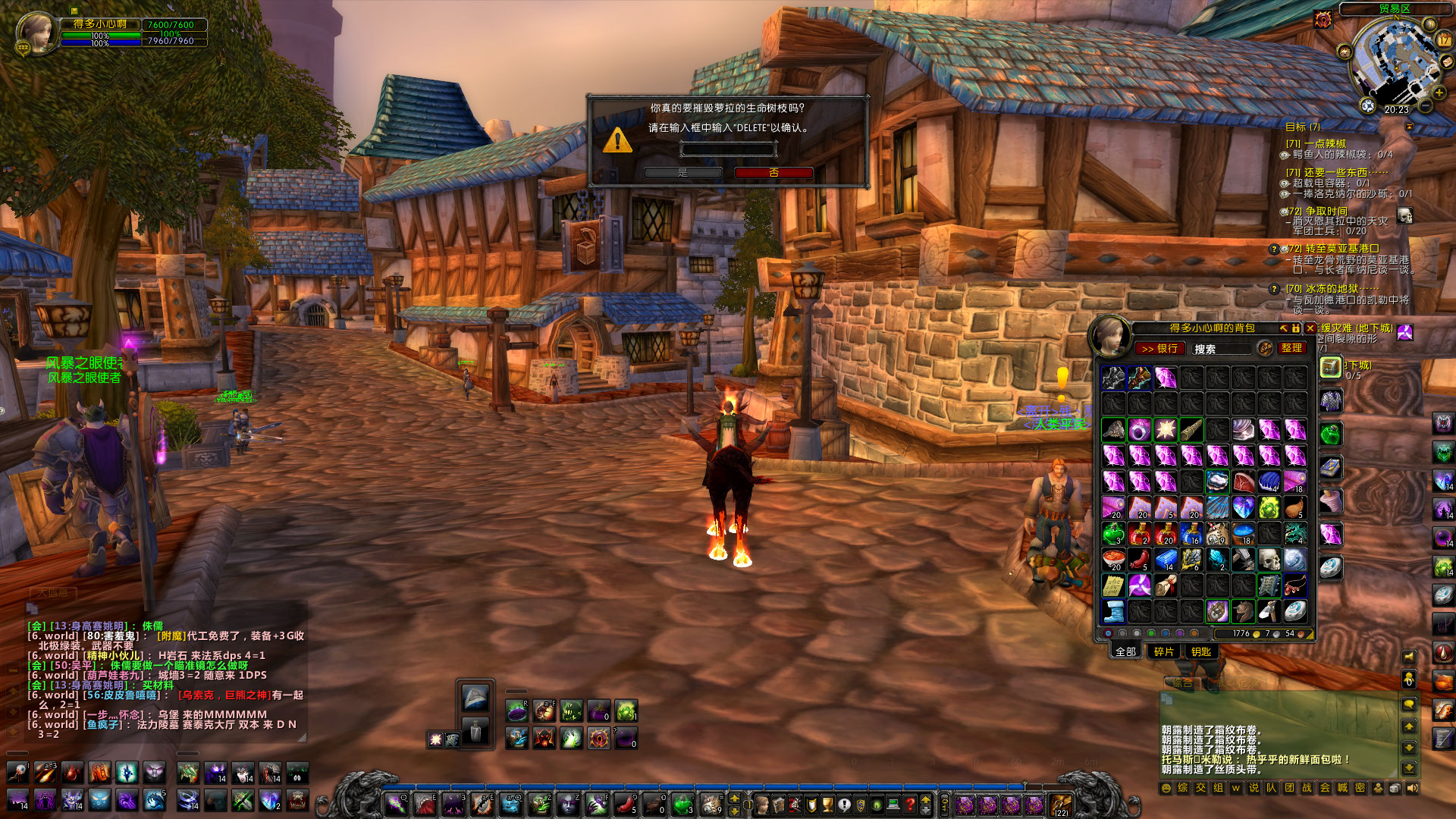
Task: Open say chat with the 说 icon
Action: [x=1254, y=787]
